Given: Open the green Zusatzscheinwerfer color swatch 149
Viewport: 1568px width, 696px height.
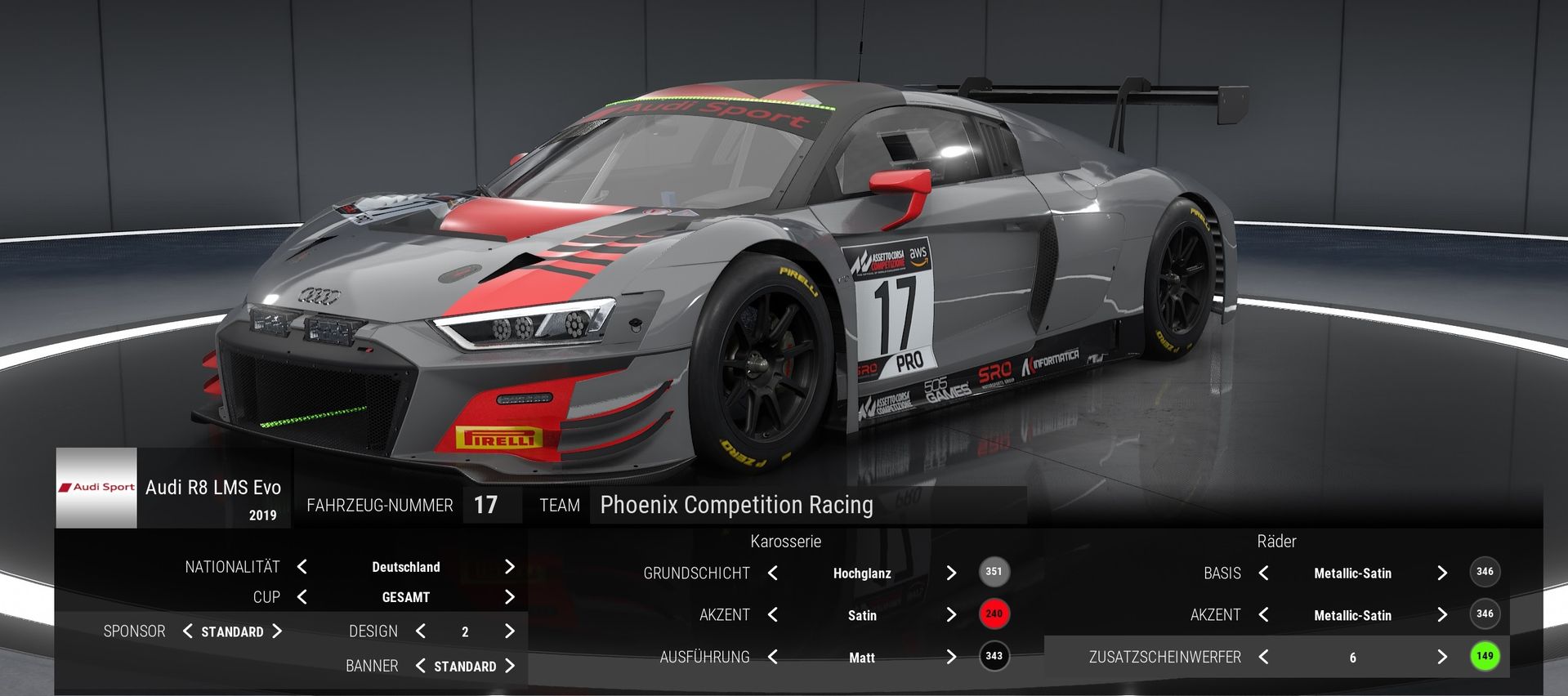Looking at the screenshot, I should click(1485, 656).
